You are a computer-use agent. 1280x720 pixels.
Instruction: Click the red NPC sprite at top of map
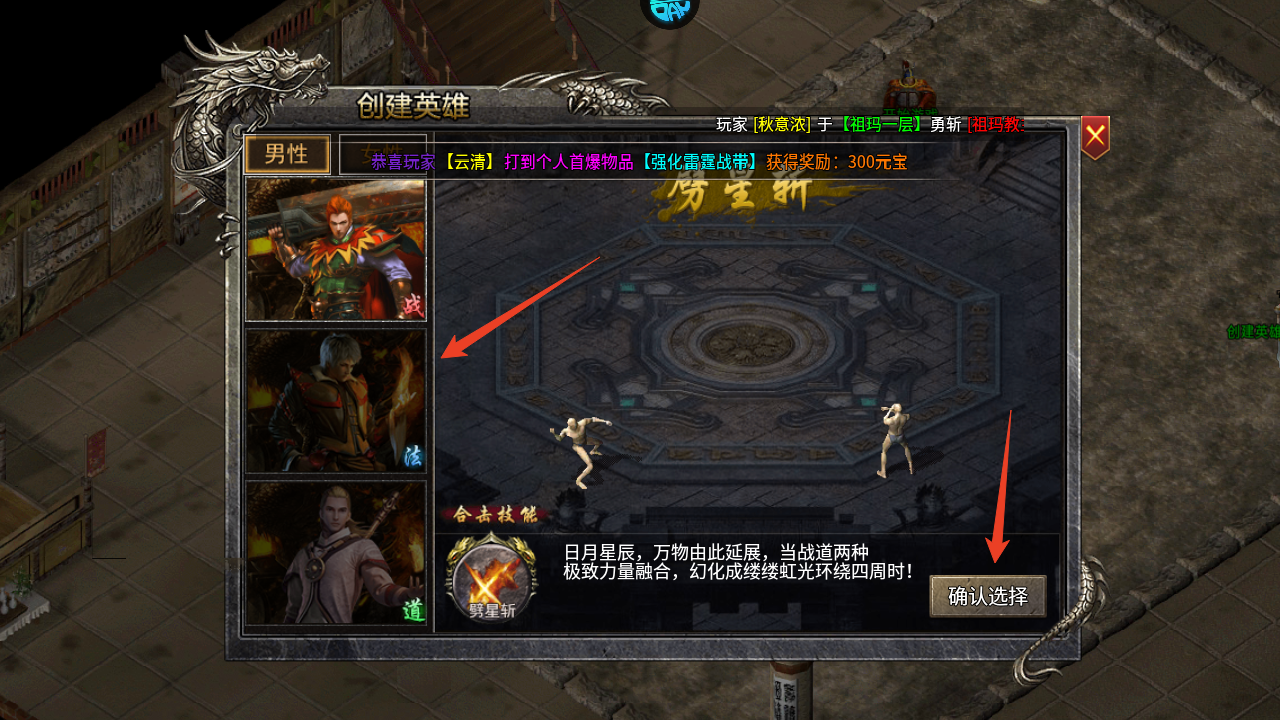[910, 90]
